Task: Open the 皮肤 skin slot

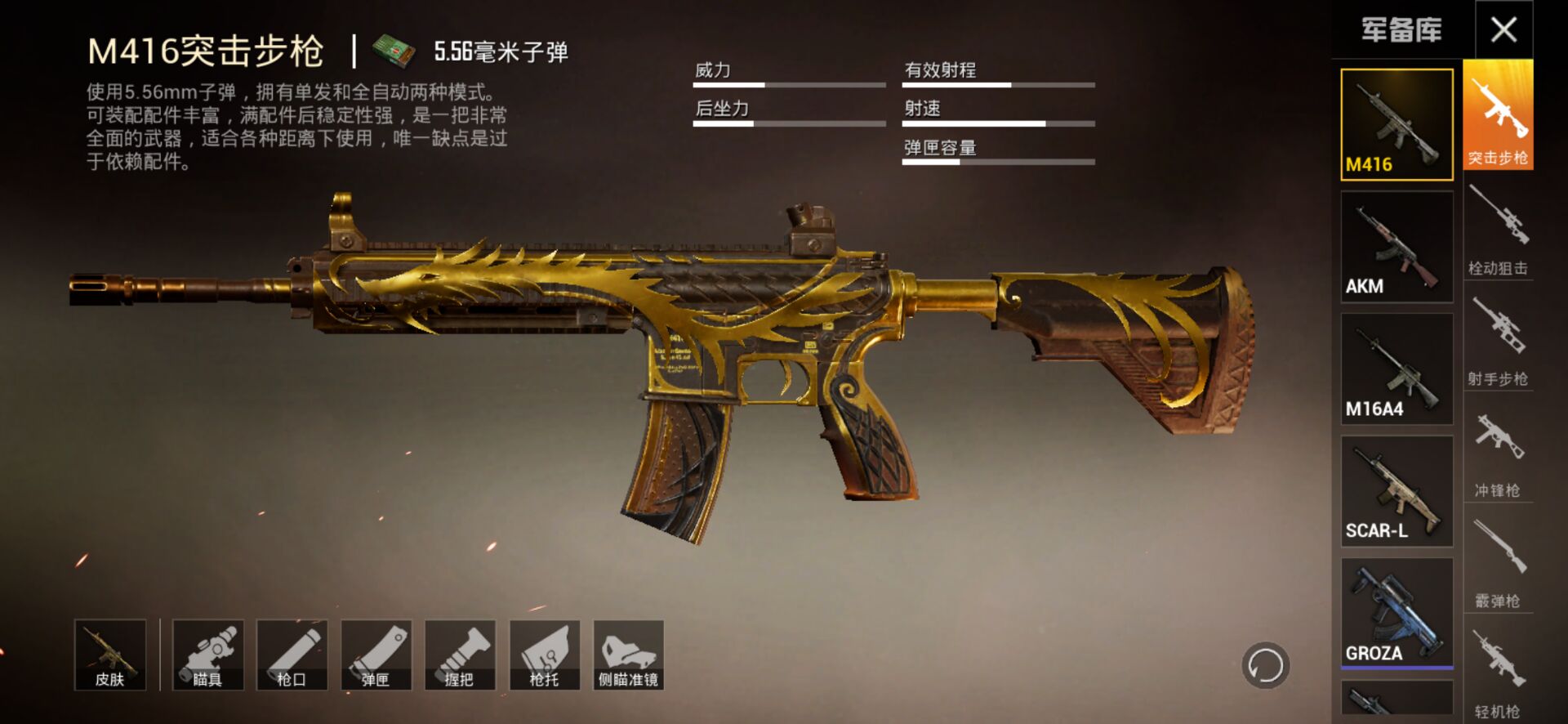Action: [x=110, y=655]
